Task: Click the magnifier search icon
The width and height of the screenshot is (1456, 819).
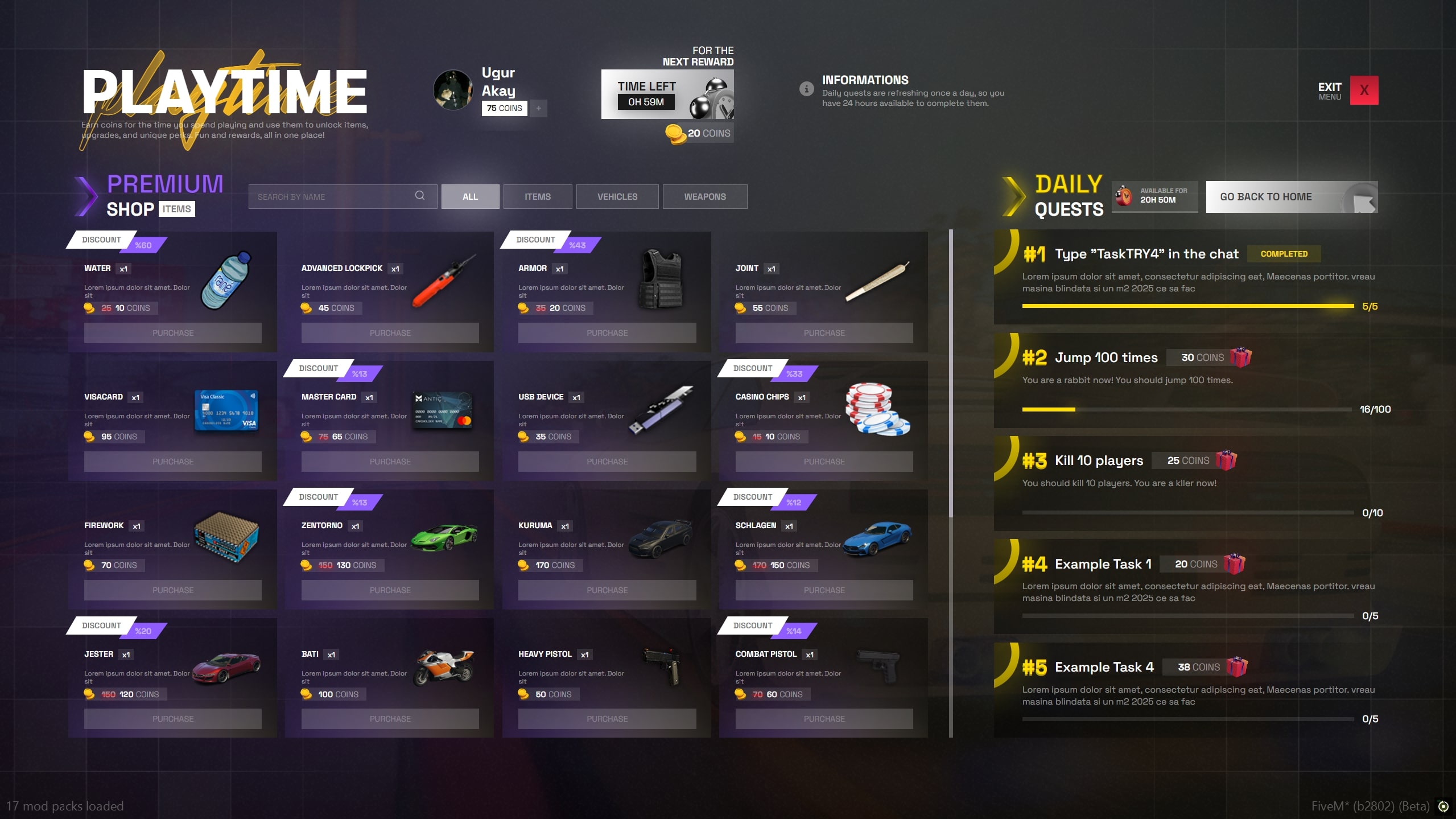Action: click(x=420, y=196)
